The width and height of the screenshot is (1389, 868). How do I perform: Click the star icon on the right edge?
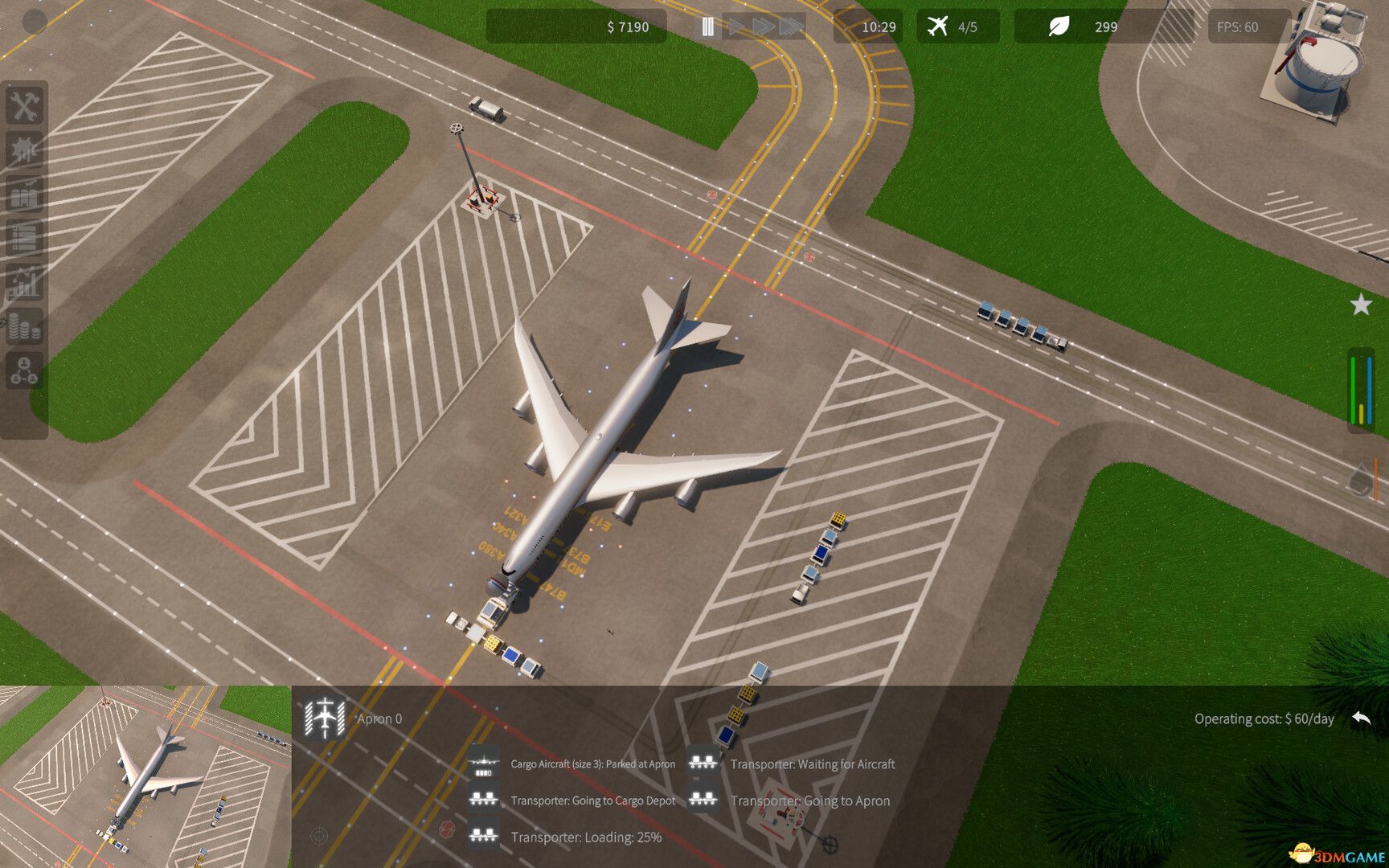1360,305
